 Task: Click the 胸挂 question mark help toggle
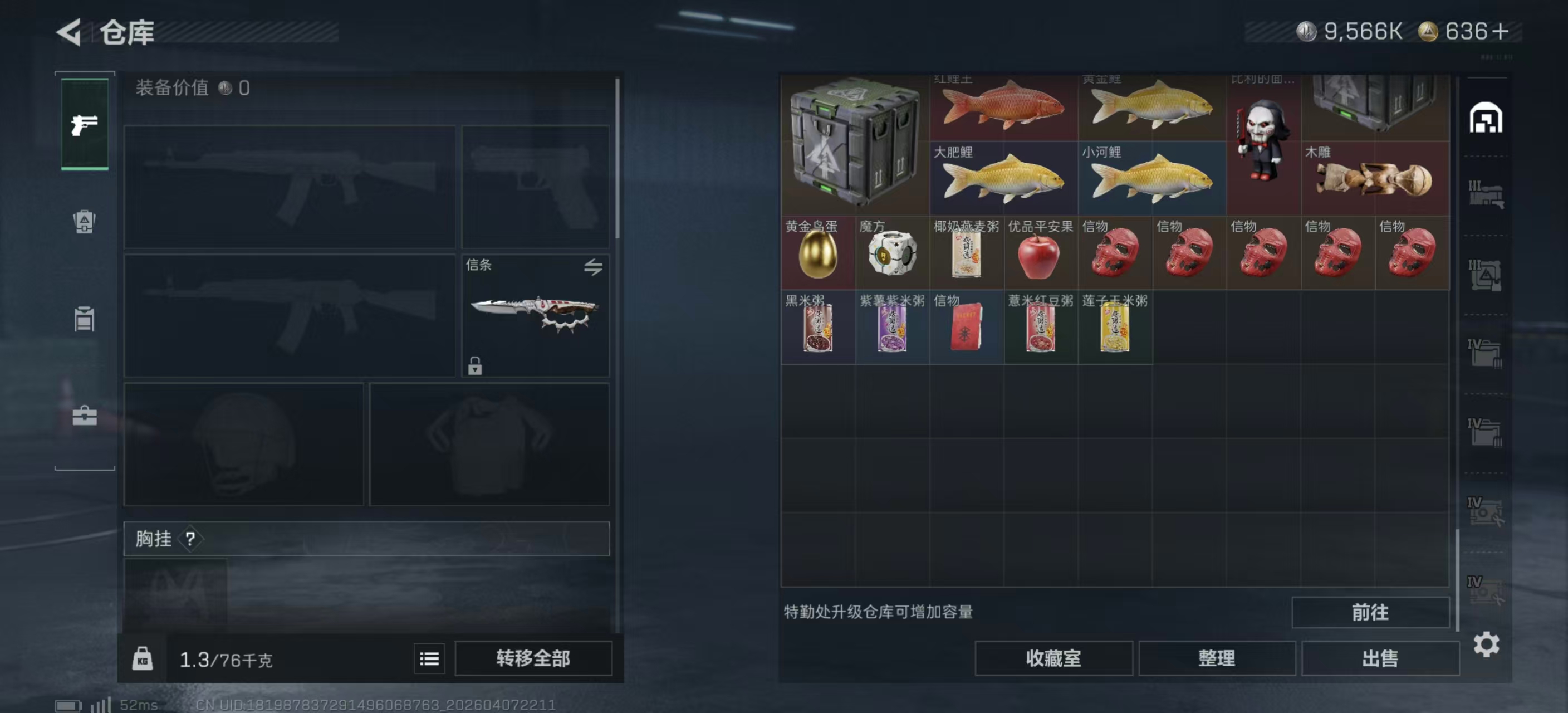tap(191, 538)
